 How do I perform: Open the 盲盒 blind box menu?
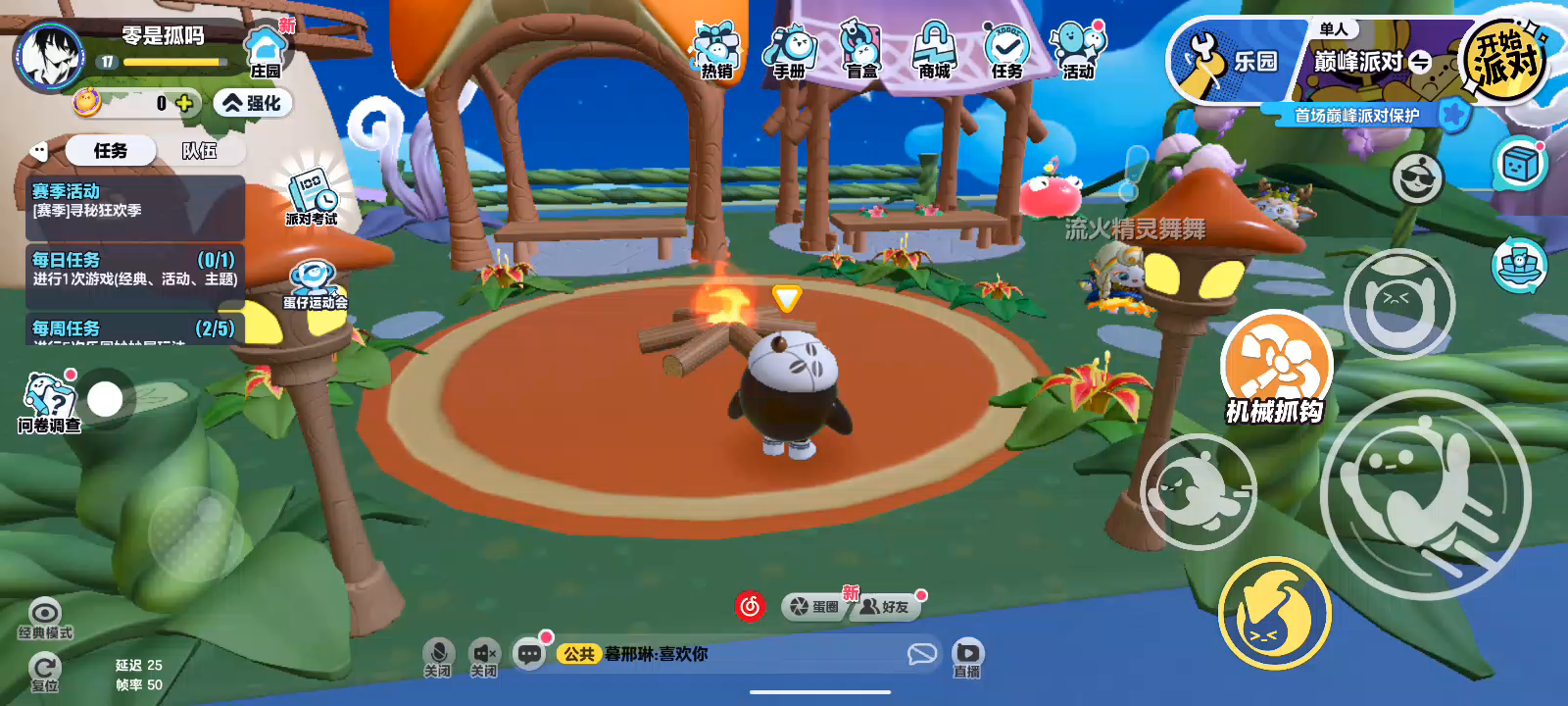(861, 52)
